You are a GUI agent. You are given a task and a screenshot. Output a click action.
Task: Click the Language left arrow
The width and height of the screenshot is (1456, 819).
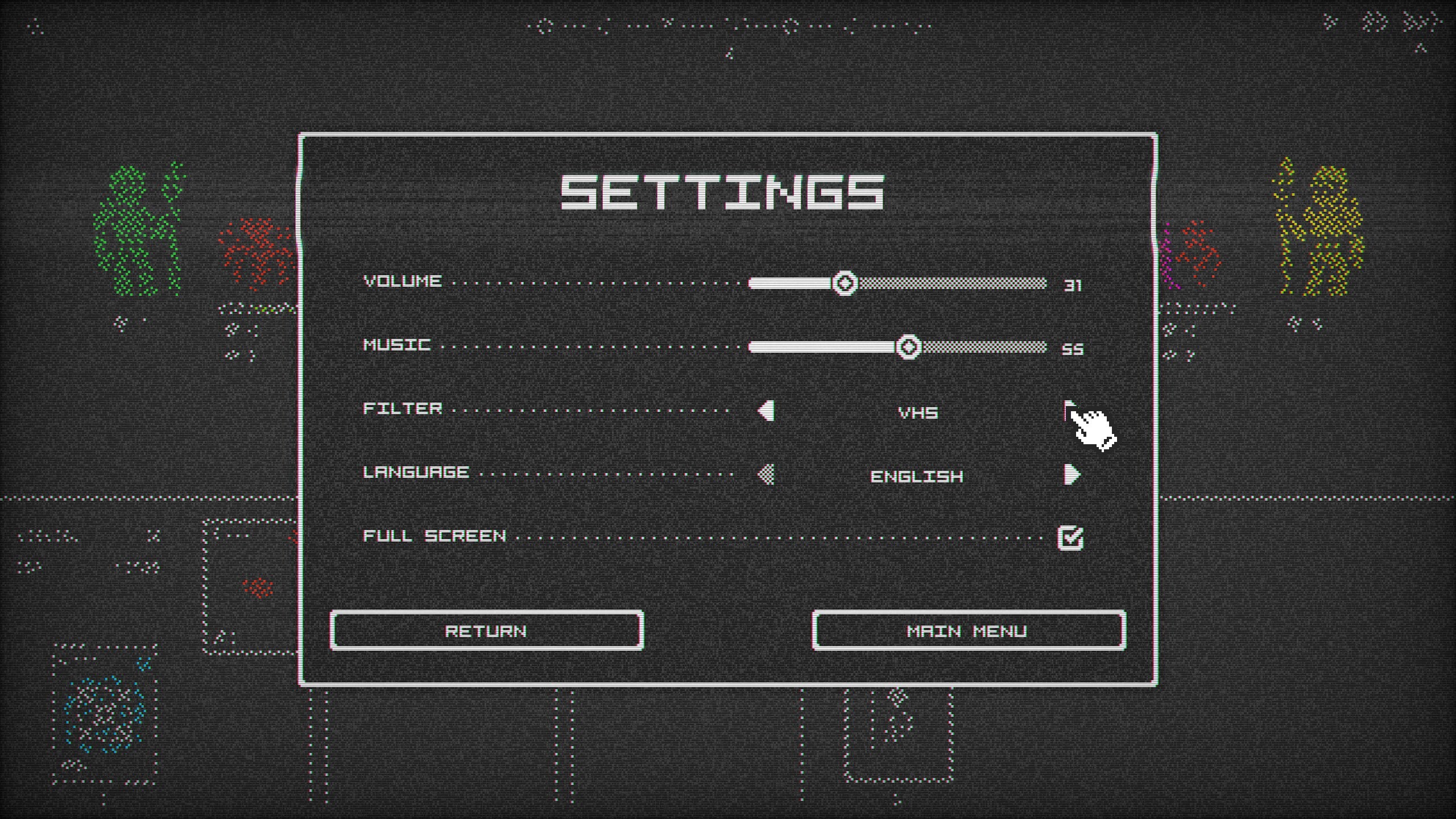[765, 475]
